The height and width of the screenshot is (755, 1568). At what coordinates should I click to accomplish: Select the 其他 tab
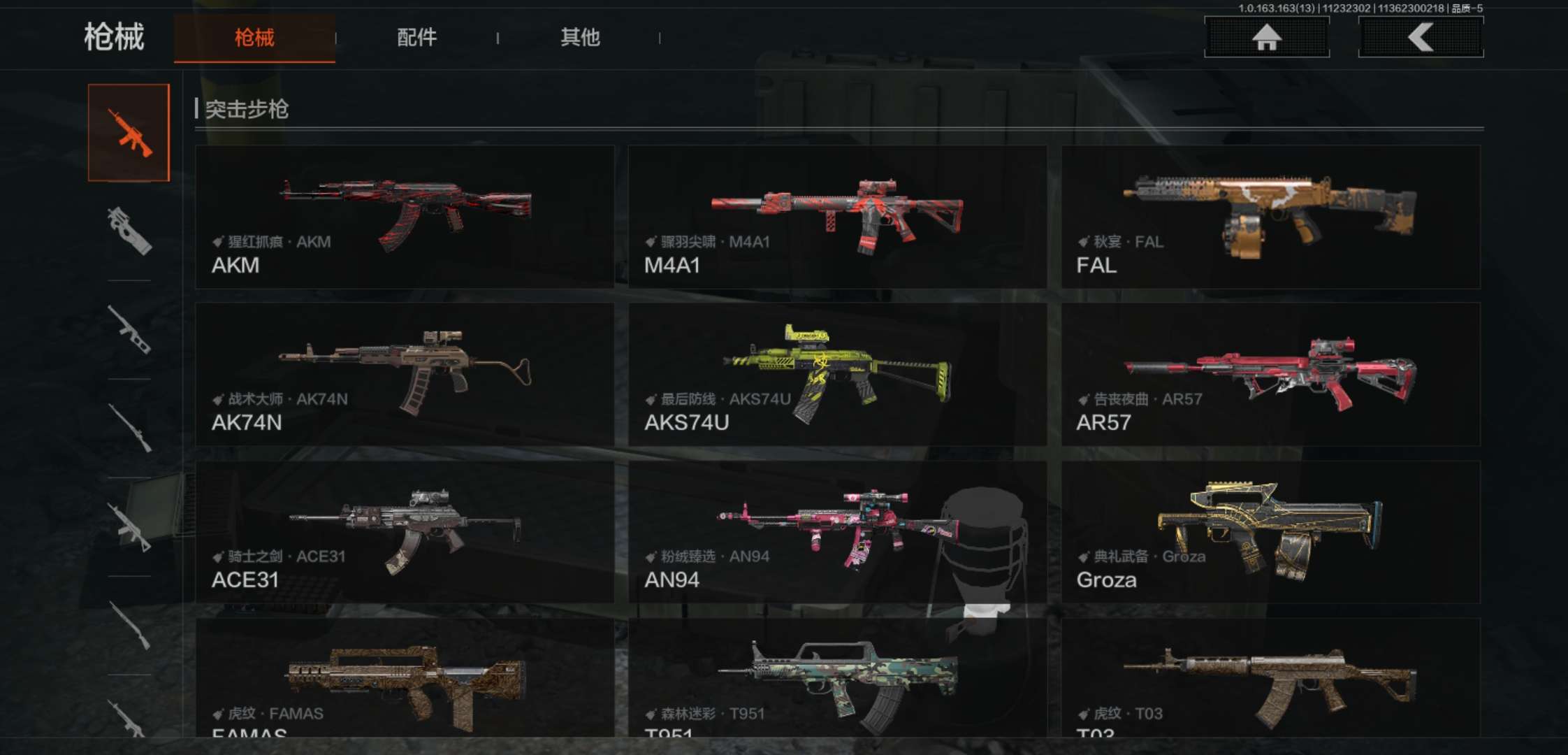(x=580, y=38)
